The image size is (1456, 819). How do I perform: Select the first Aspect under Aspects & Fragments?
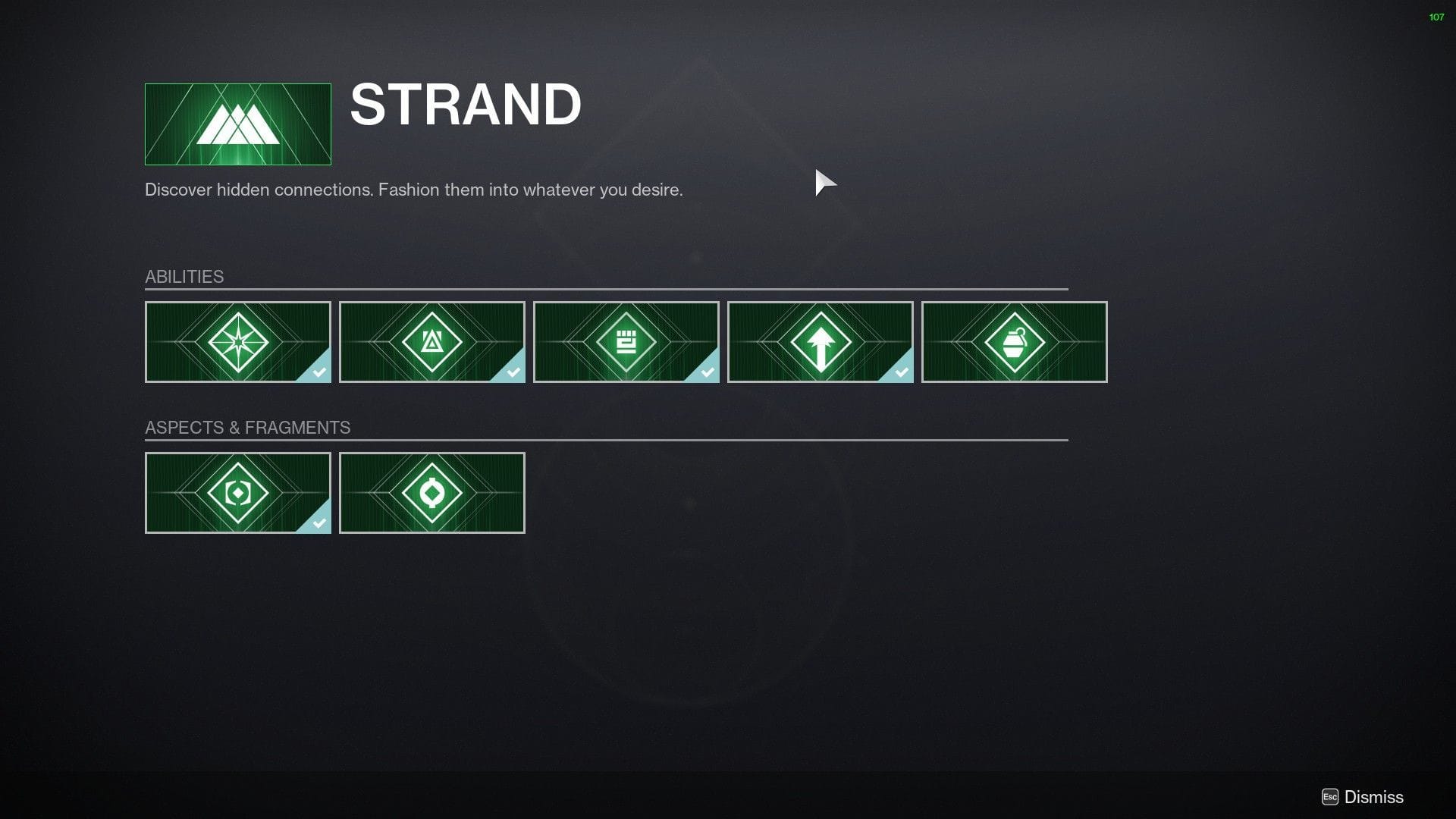237,492
